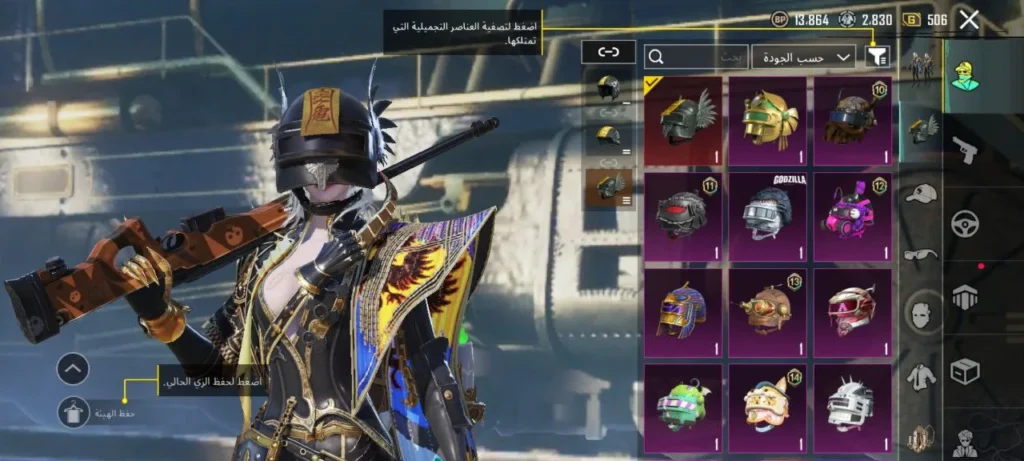Choose the golden pharaoh helmet
Screen dimensions: 1024x461
(767, 121)
